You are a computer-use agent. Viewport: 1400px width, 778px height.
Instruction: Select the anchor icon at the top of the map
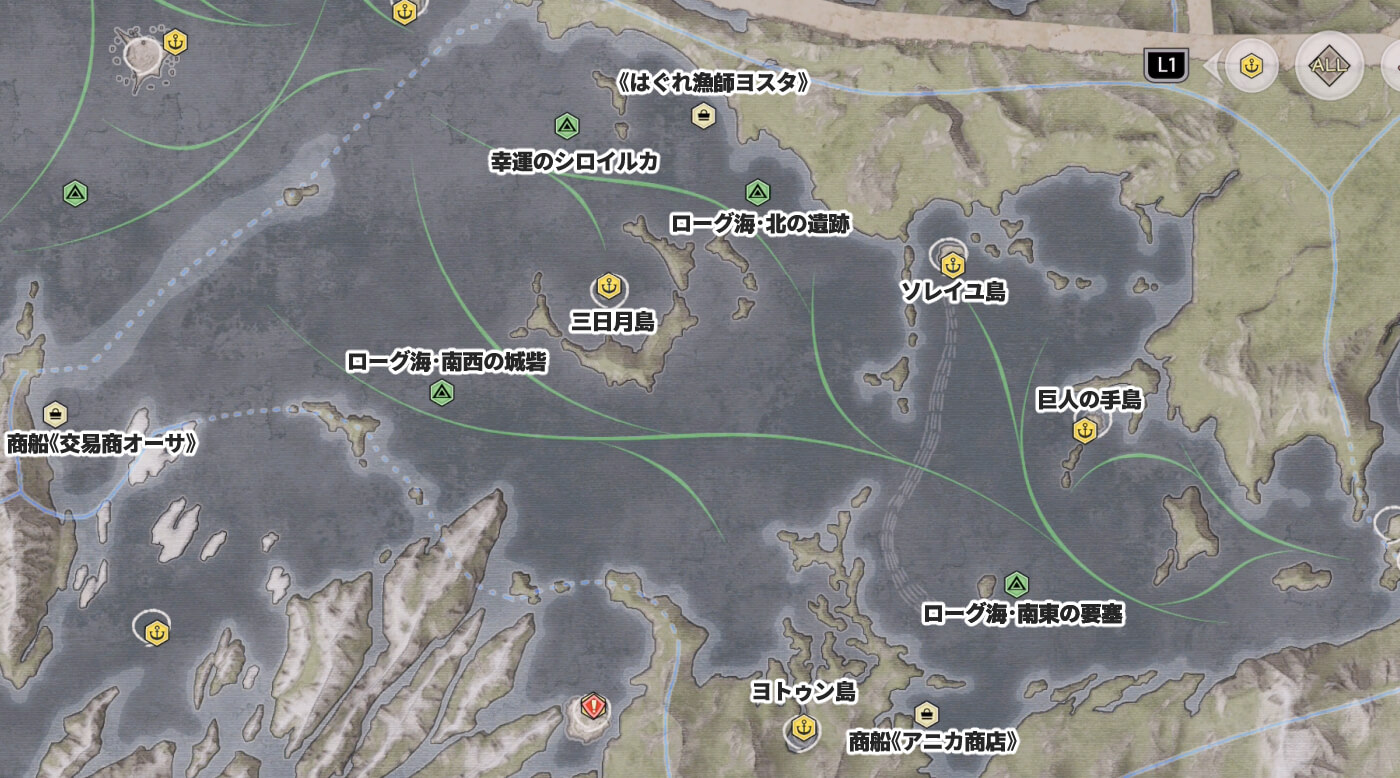pos(403,13)
